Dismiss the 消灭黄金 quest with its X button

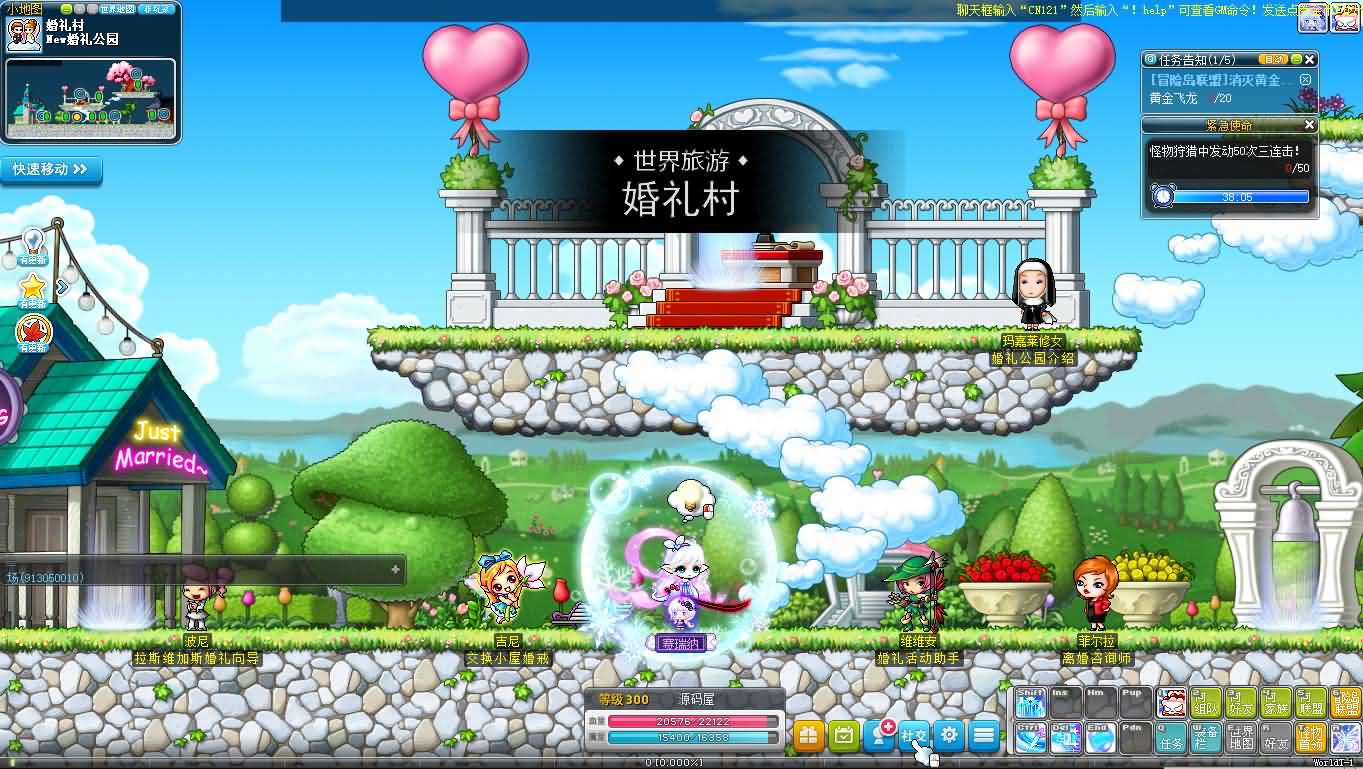click(1306, 80)
